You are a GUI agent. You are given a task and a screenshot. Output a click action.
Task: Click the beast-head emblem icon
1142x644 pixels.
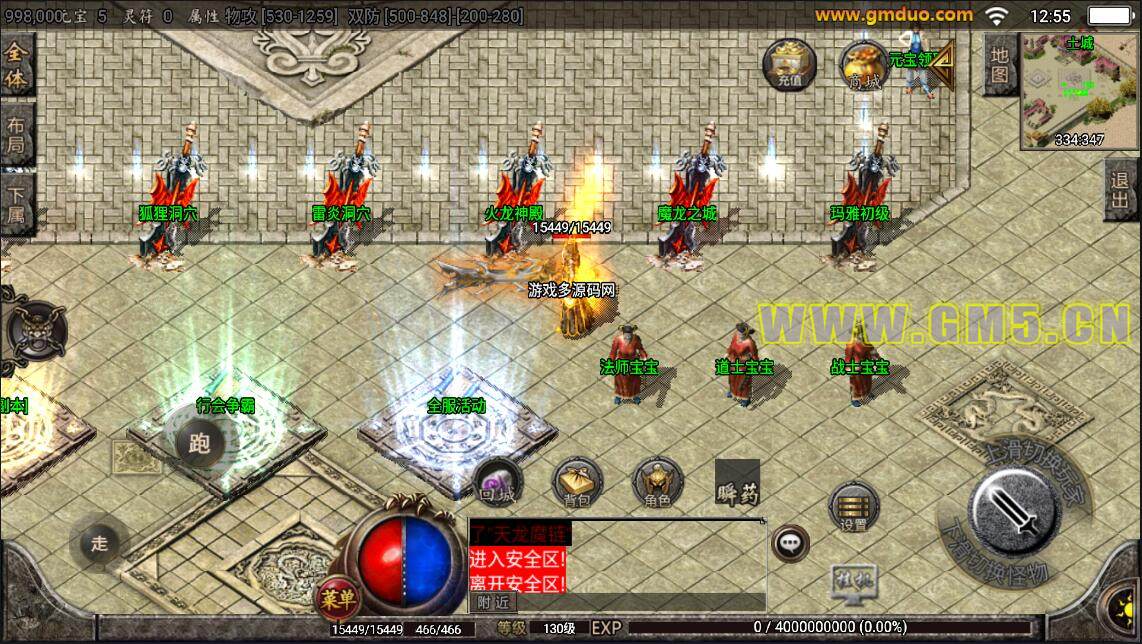click(x=38, y=331)
